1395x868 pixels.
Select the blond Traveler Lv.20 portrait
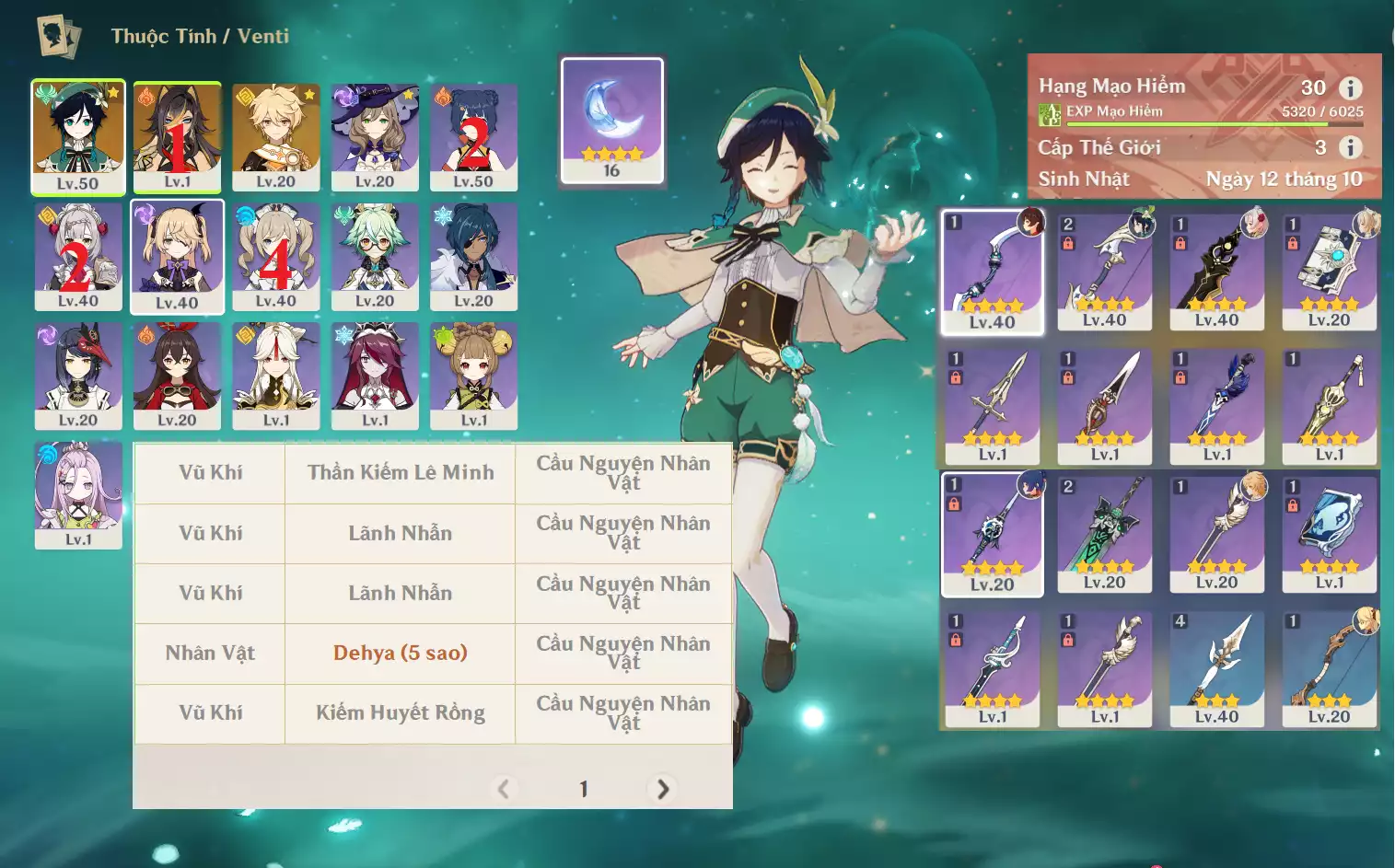pos(276,136)
